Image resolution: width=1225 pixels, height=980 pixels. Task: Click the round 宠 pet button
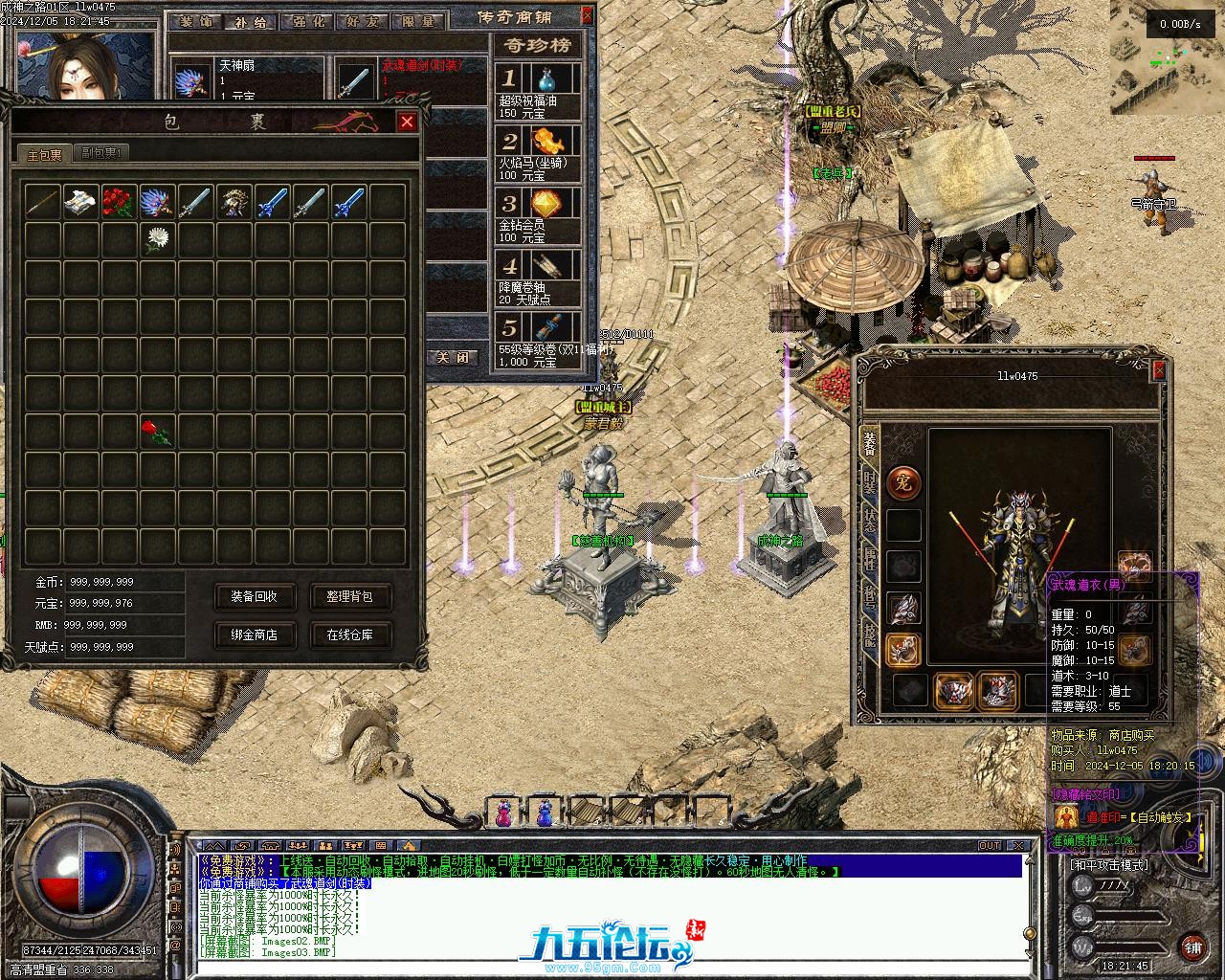[x=903, y=484]
